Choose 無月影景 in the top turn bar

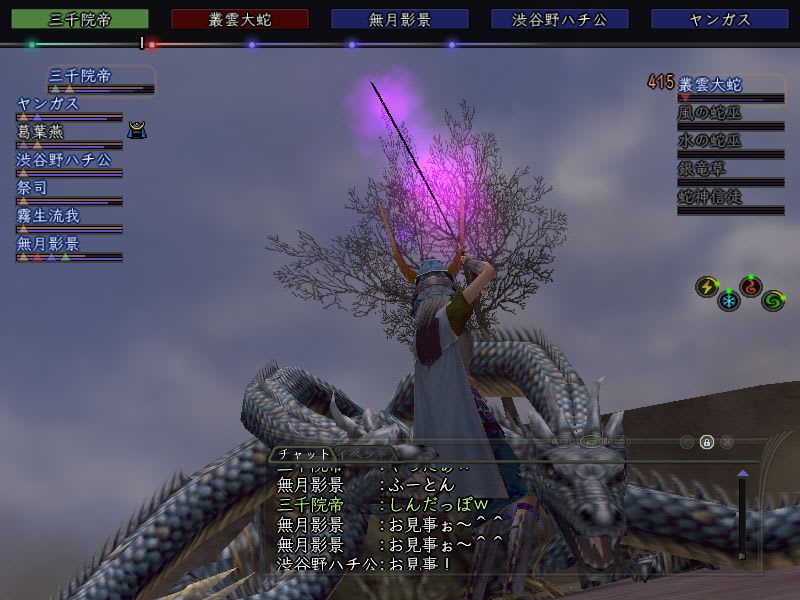click(x=400, y=19)
